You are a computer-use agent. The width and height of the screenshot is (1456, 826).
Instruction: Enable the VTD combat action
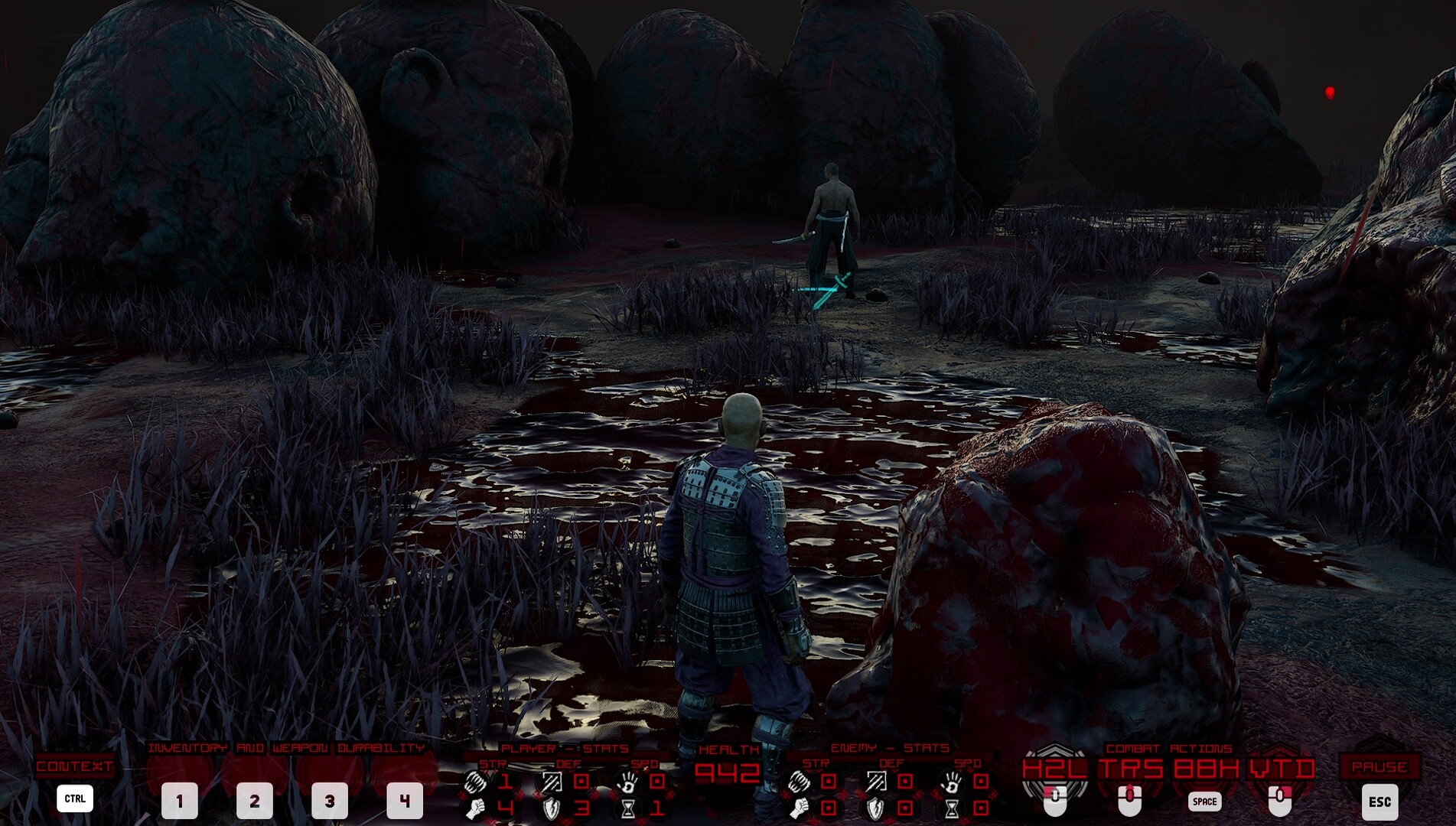pyautogui.click(x=1281, y=768)
